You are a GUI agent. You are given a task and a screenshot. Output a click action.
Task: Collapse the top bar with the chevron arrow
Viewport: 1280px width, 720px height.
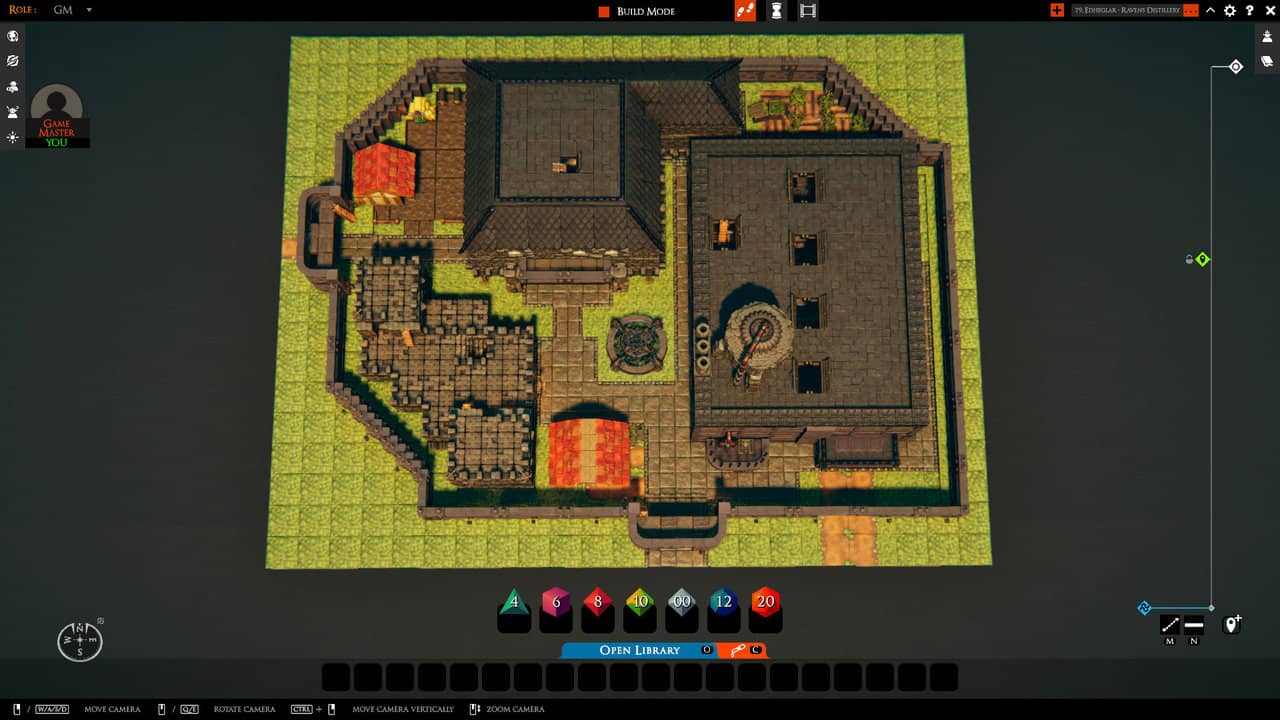(x=1210, y=10)
